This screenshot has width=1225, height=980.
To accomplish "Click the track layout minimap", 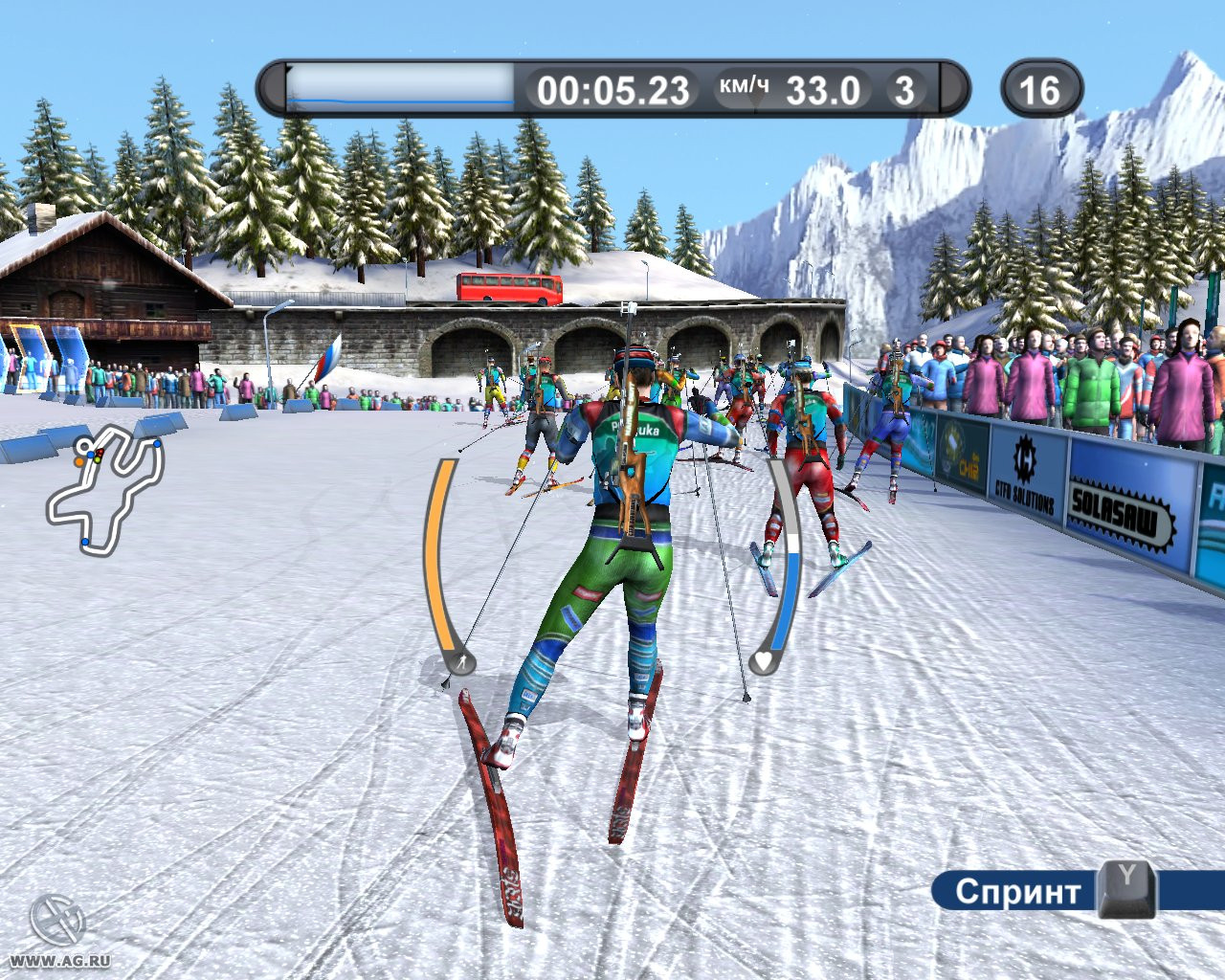I will click(x=105, y=490).
